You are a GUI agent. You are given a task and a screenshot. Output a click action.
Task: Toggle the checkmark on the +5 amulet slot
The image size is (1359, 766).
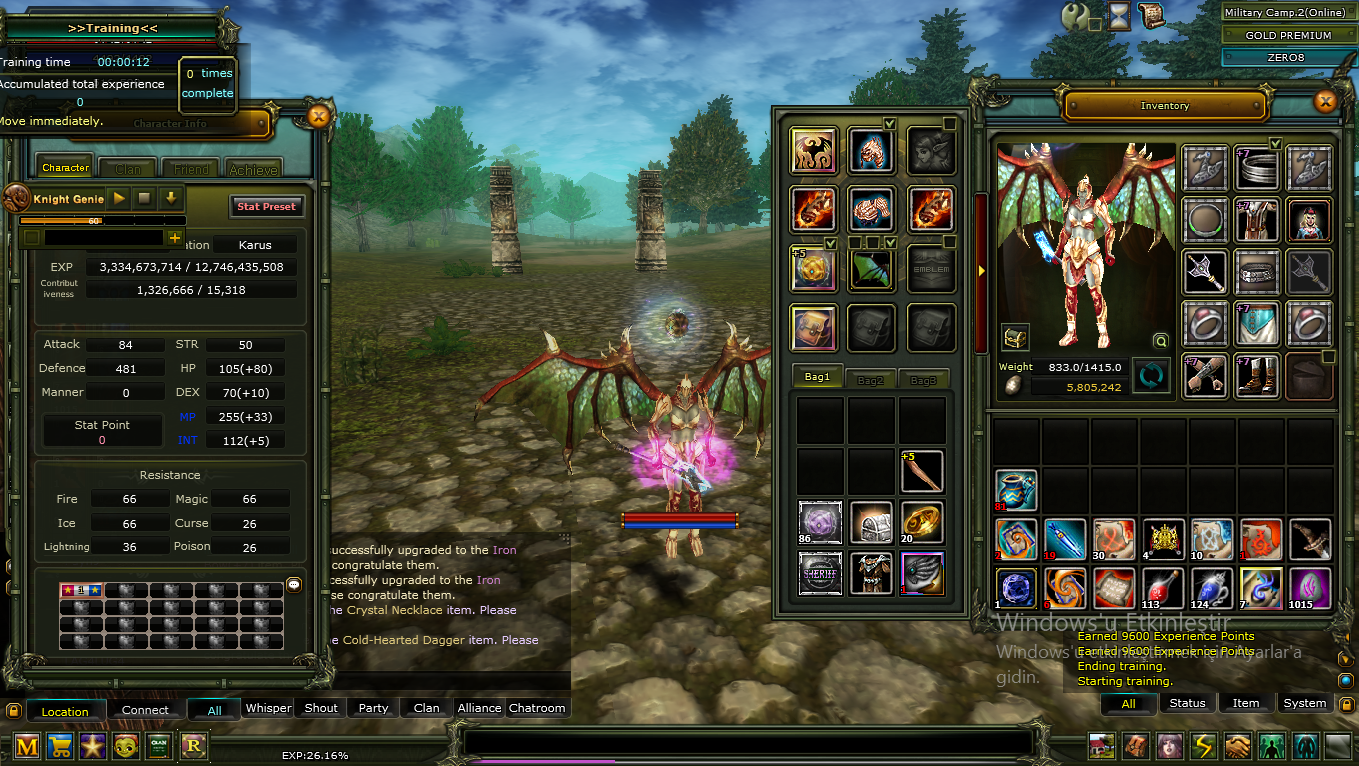(x=831, y=244)
